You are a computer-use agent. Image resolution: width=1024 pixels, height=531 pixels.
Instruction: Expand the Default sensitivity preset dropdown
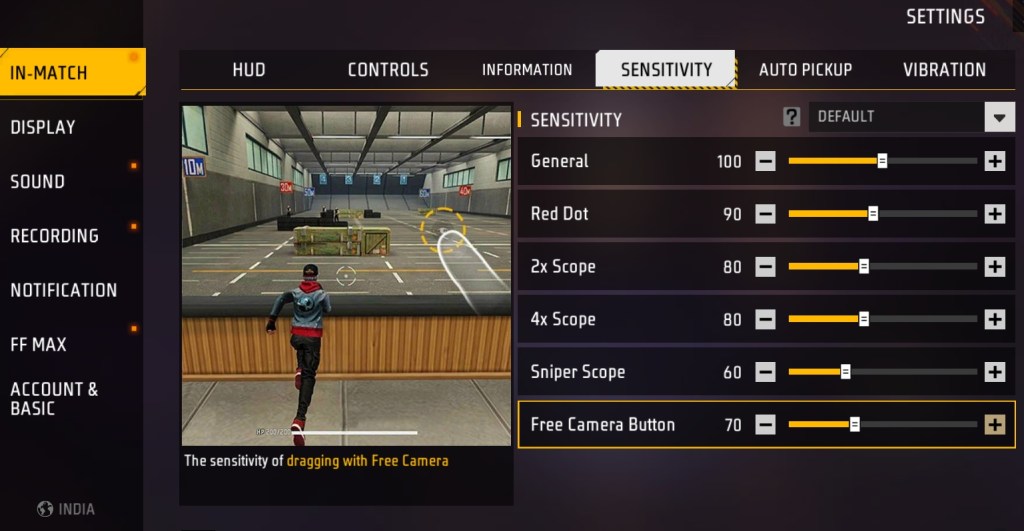coord(999,117)
